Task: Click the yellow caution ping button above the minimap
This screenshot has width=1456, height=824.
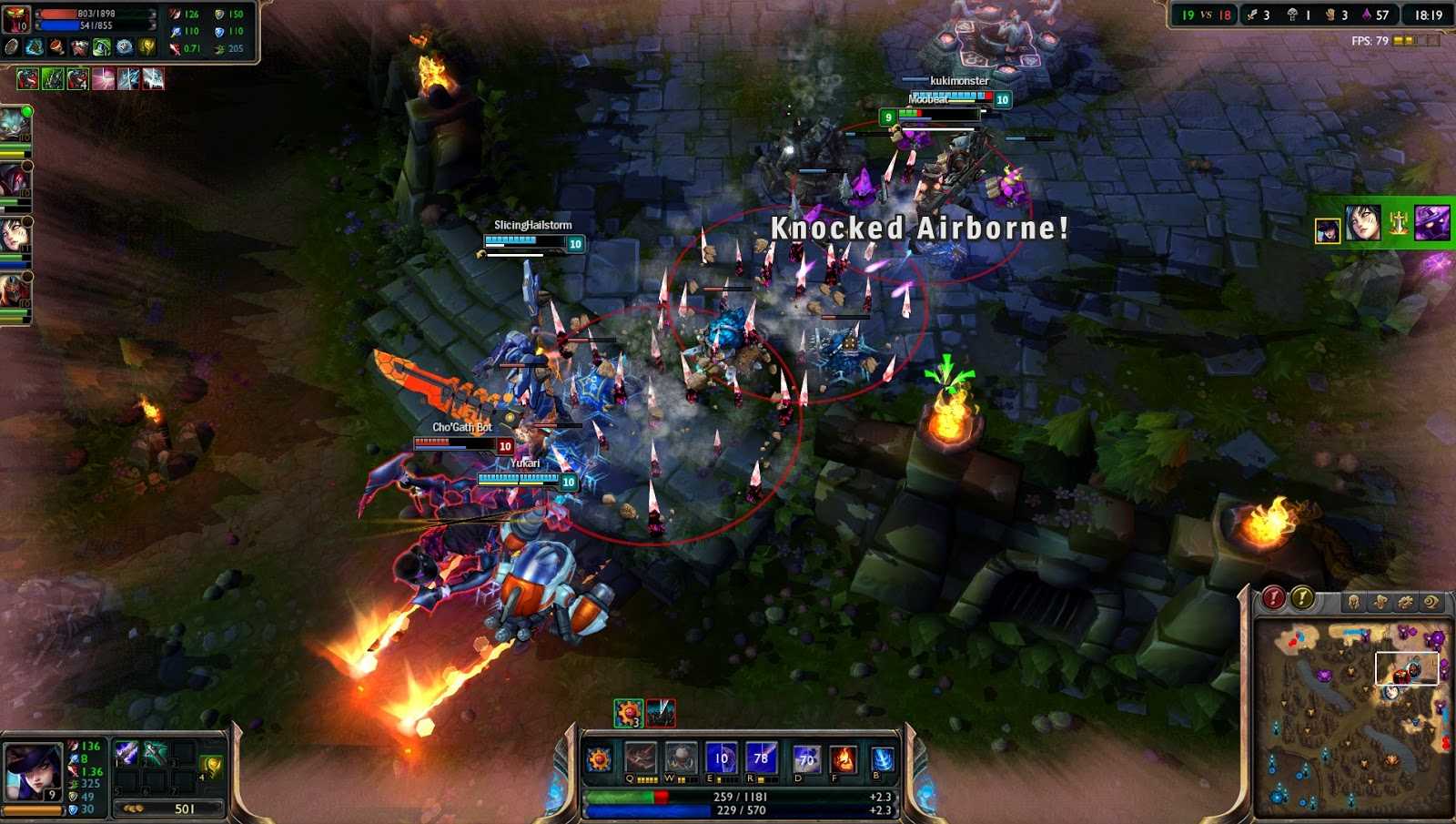Action: coord(1301,596)
